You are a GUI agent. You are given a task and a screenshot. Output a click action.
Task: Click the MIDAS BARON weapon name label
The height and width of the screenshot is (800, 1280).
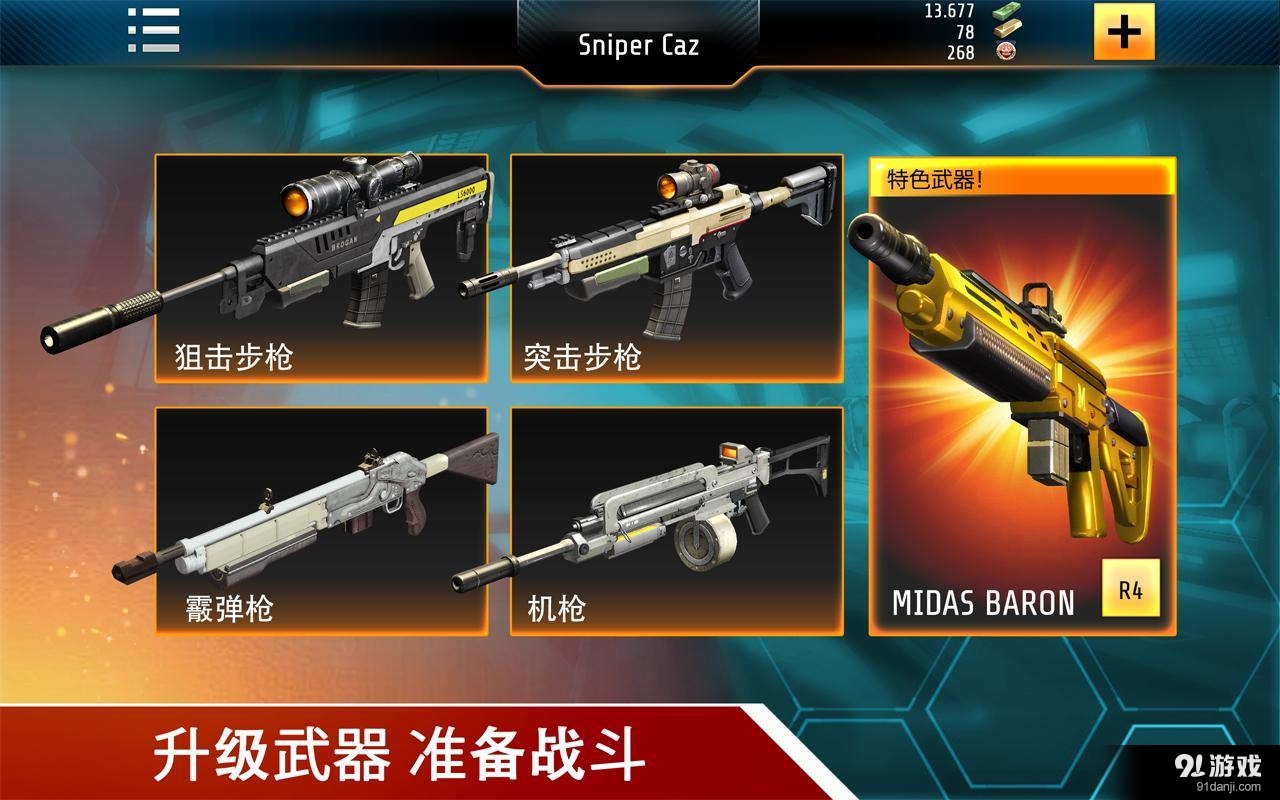point(985,601)
